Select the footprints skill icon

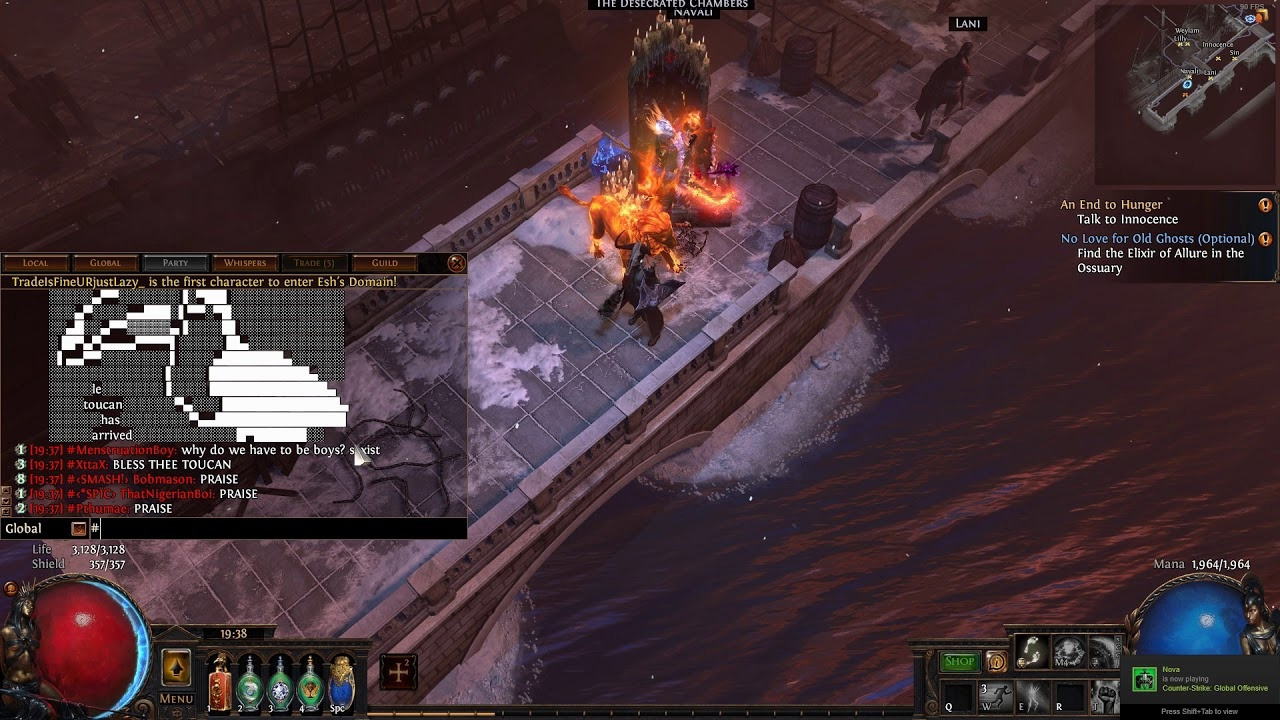[1031, 652]
